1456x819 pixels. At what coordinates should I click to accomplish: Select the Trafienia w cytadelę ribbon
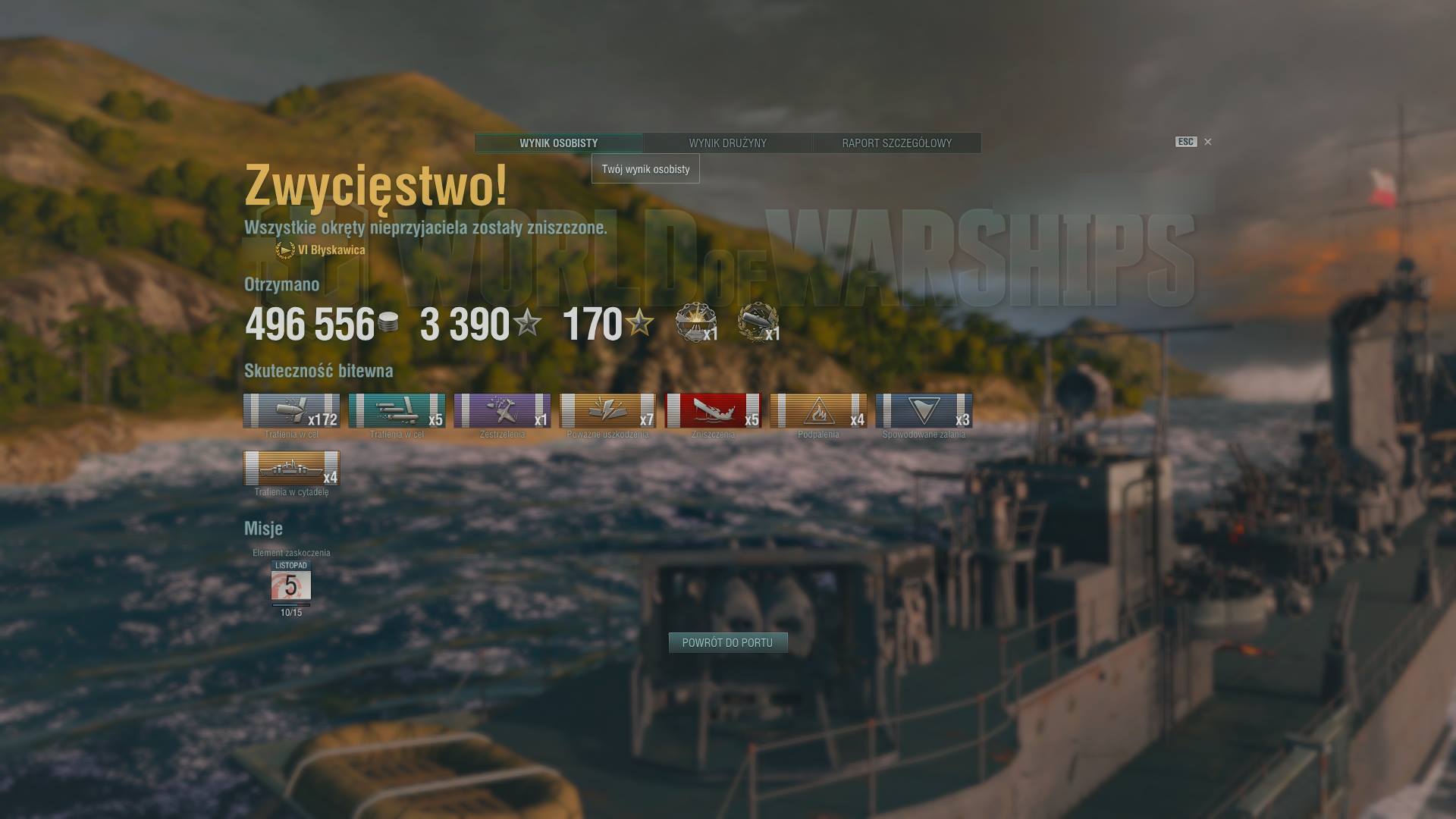click(x=291, y=468)
